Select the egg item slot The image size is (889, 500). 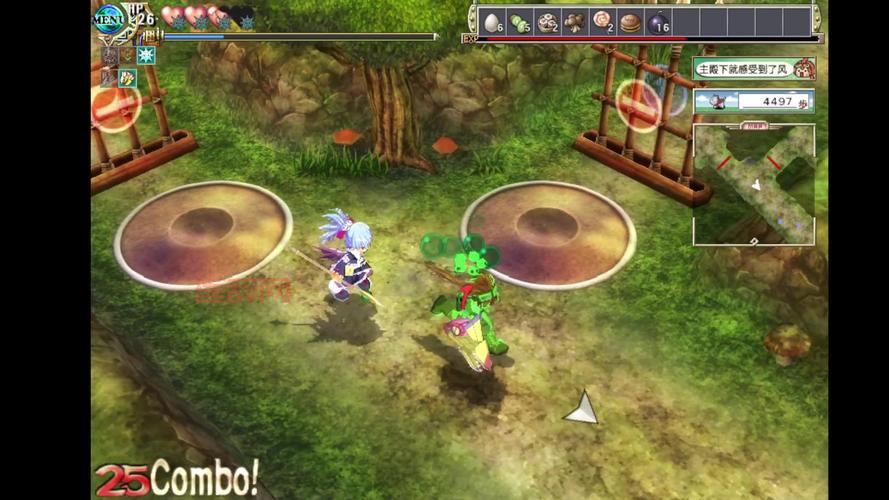tap(494, 22)
